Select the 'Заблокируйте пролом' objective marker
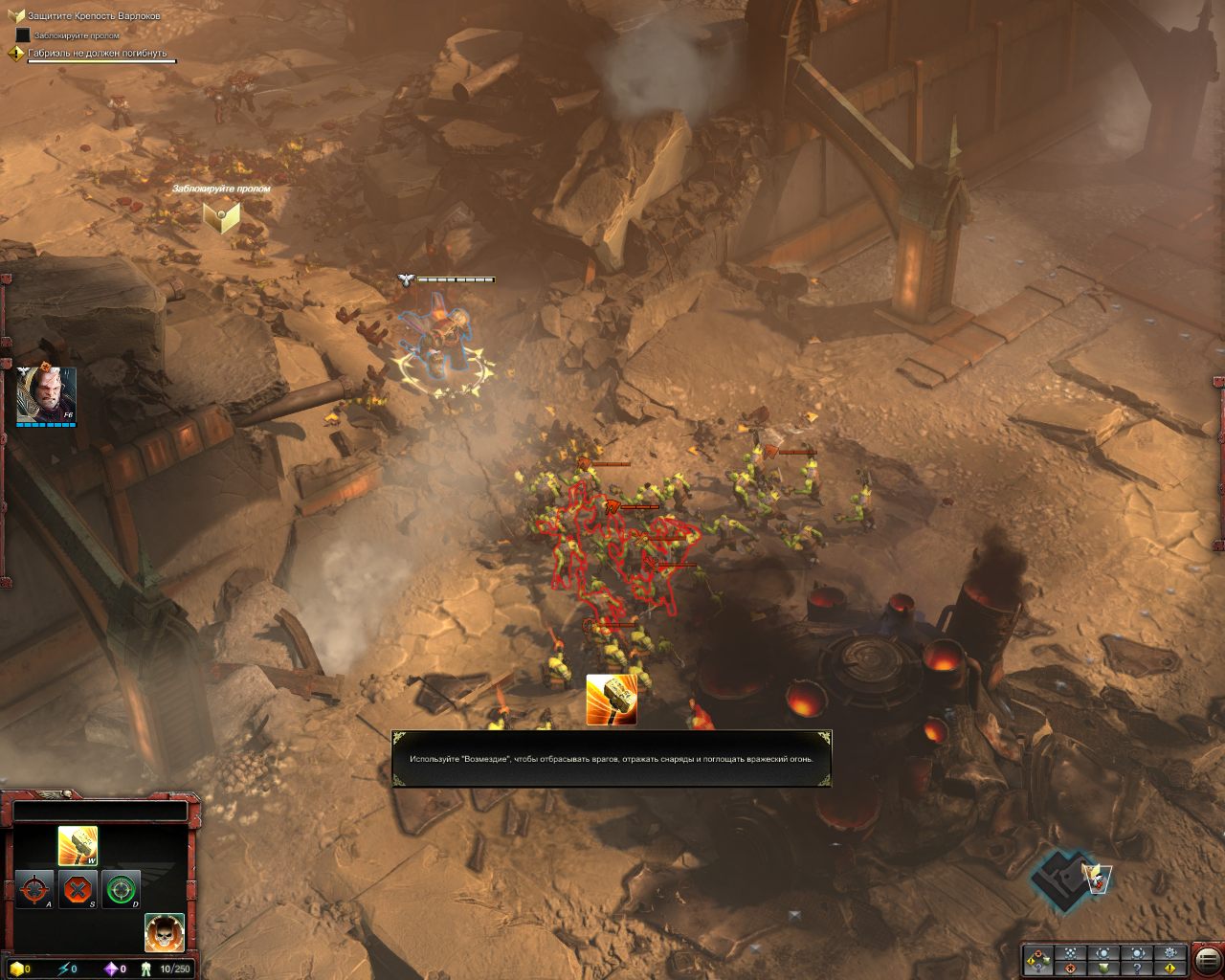This screenshot has width=1225, height=980. click(x=221, y=216)
